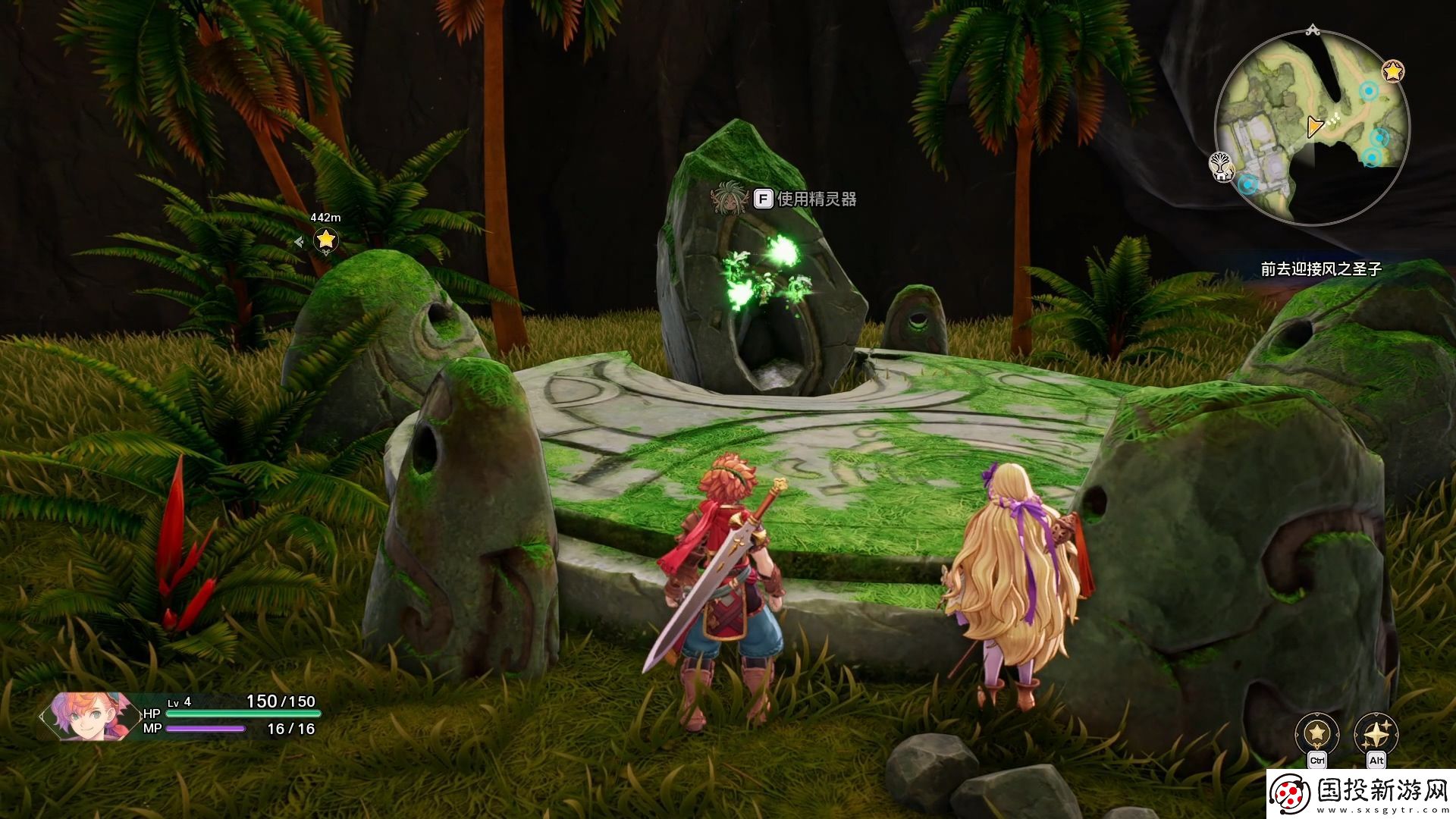
Task: Open the circular minimap
Action: (x=1312, y=127)
